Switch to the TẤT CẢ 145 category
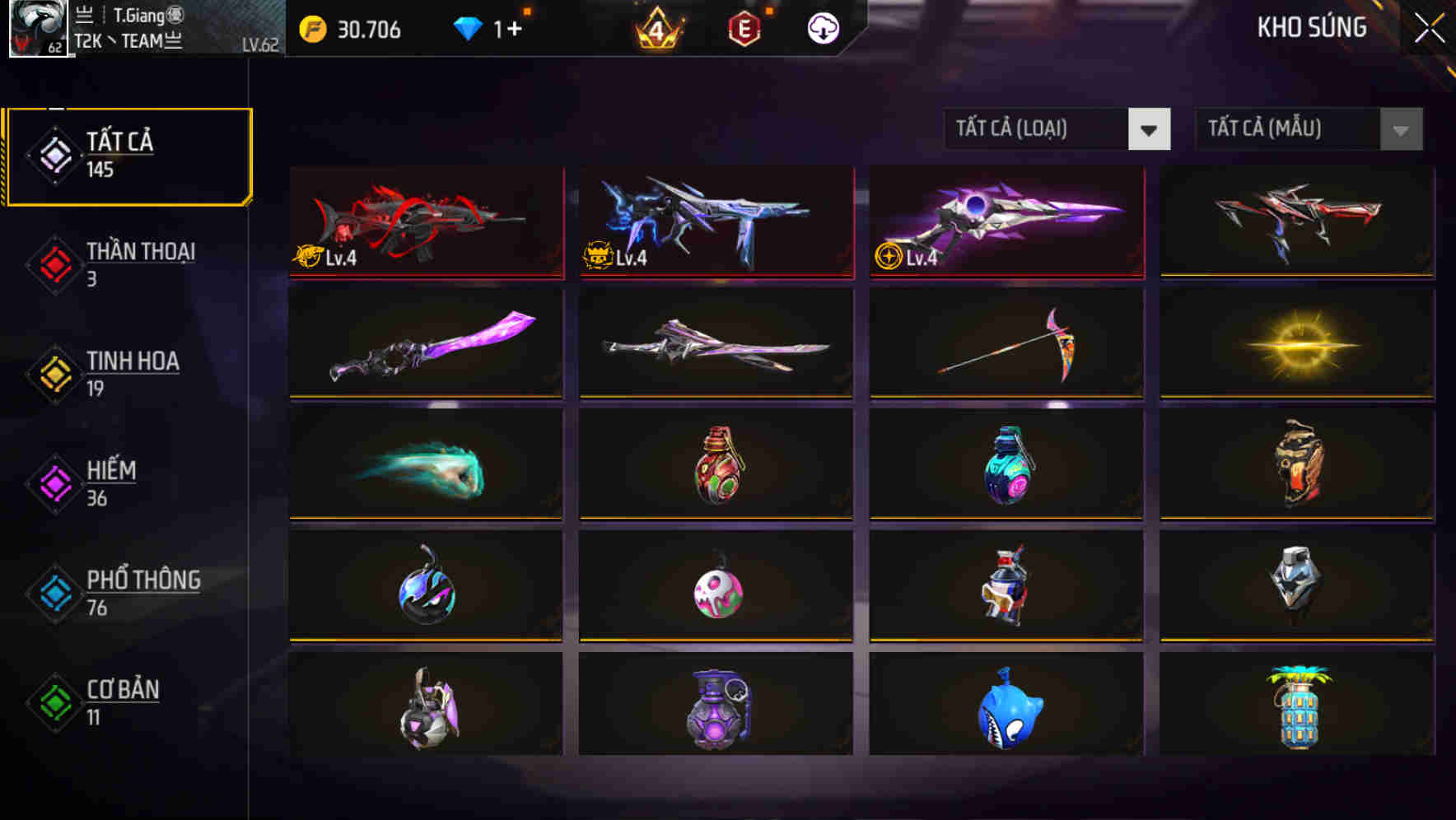The width and height of the screenshot is (1456, 820). [x=128, y=155]
